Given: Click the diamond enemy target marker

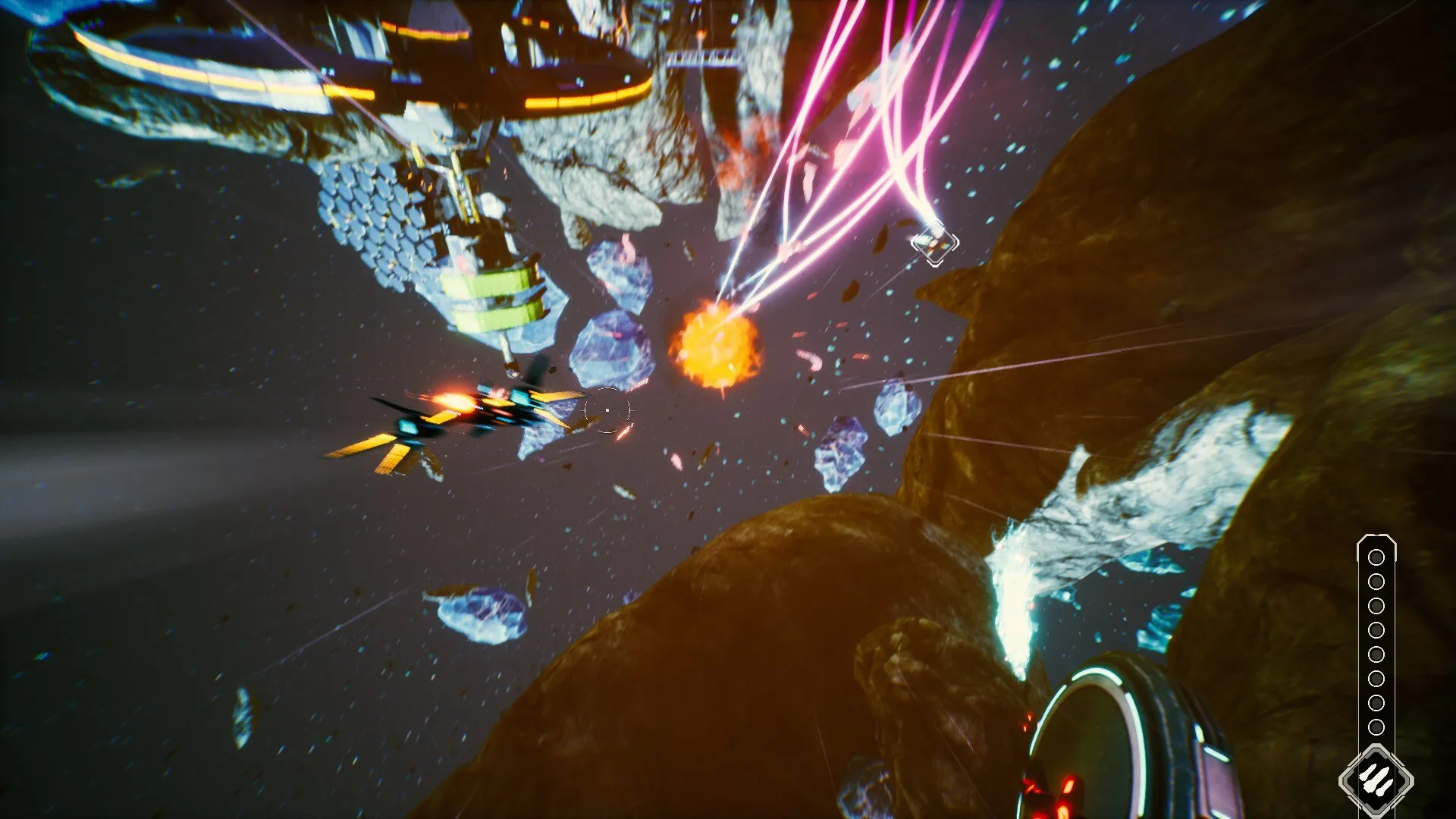Looking at the screenshot, I should (935, 243).
